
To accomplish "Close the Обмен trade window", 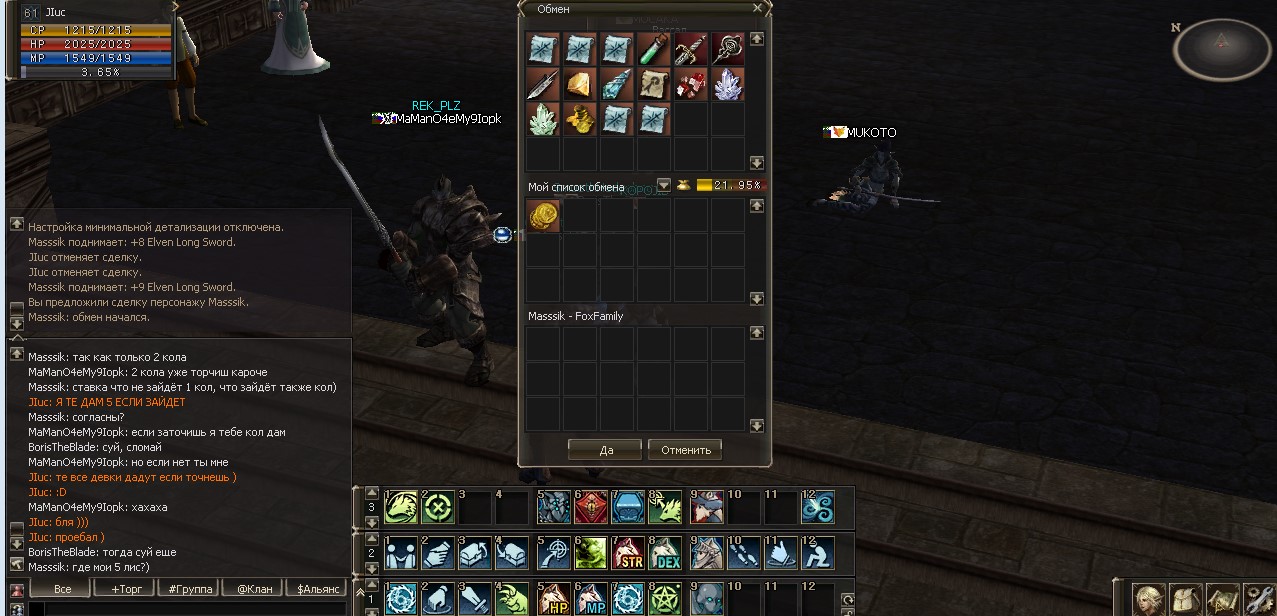I will 758,8.
